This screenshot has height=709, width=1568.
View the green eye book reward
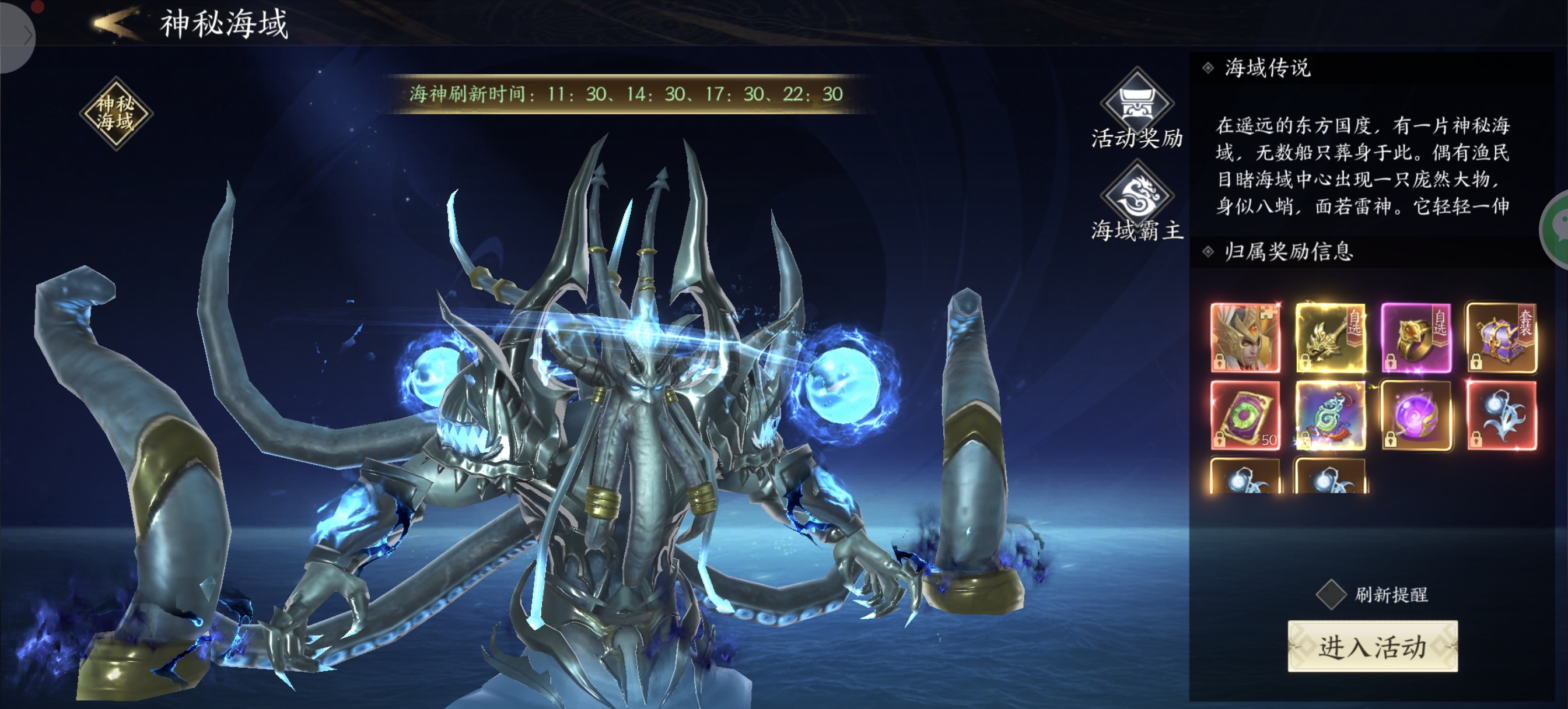[1245, 416]
